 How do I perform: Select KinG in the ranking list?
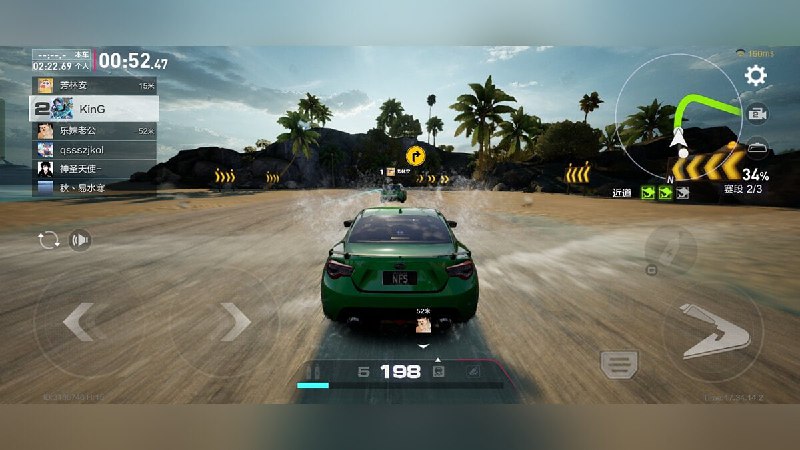(94, 108)
